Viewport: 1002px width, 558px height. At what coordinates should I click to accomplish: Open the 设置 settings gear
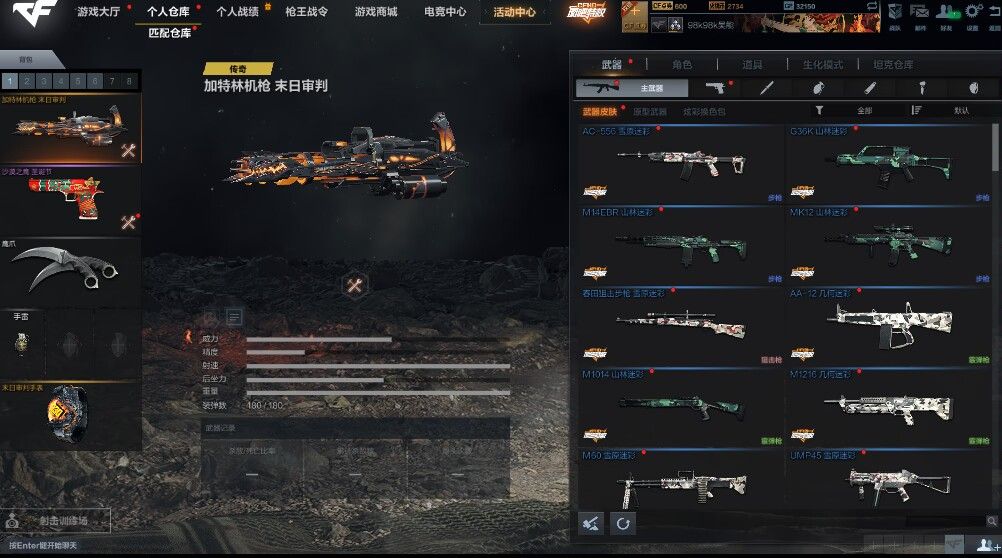[972, 12]
